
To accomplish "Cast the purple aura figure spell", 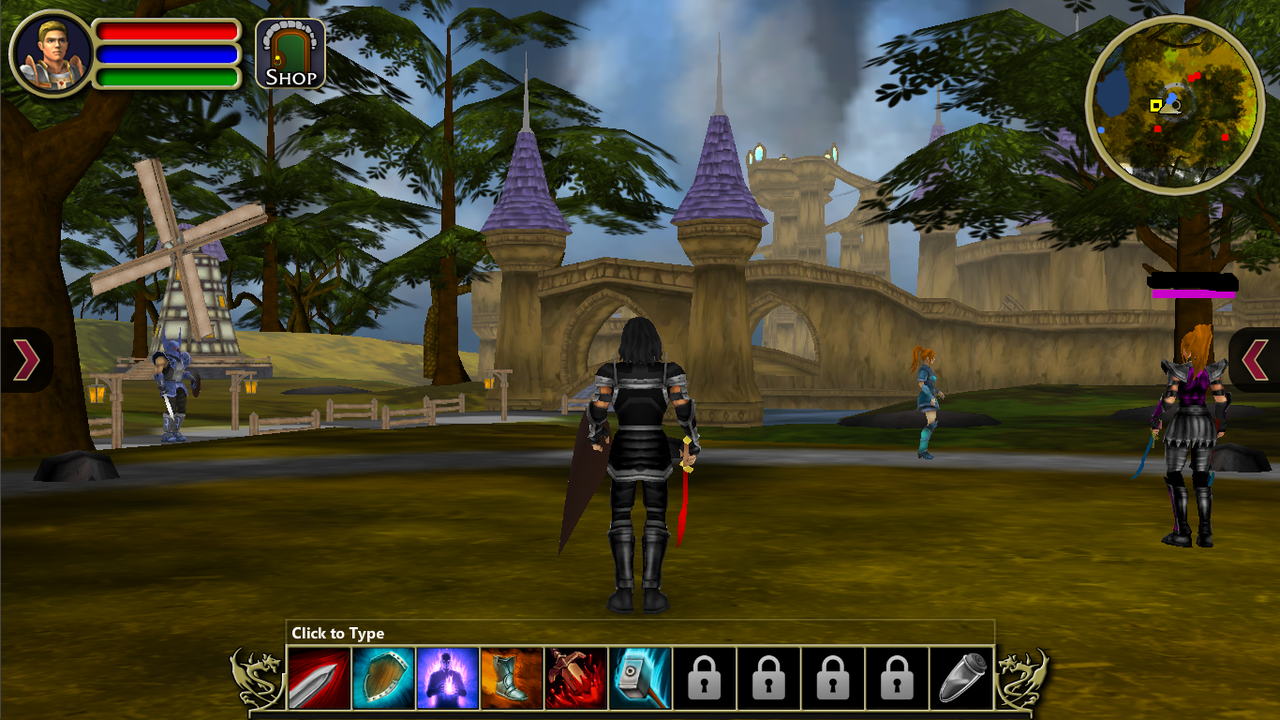I will coord(447,679).
